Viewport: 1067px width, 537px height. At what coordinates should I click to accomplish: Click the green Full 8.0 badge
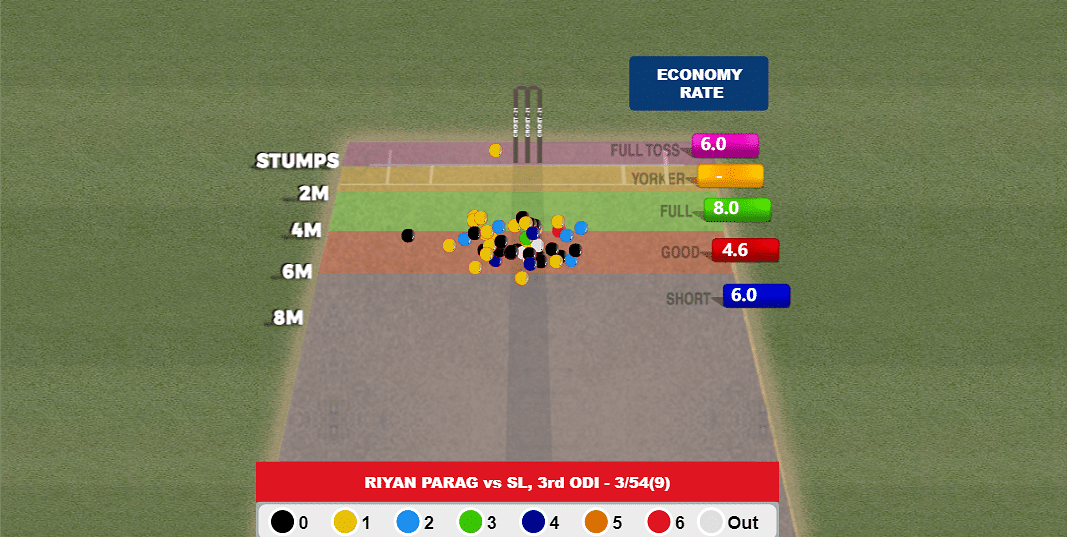(736, 209)
